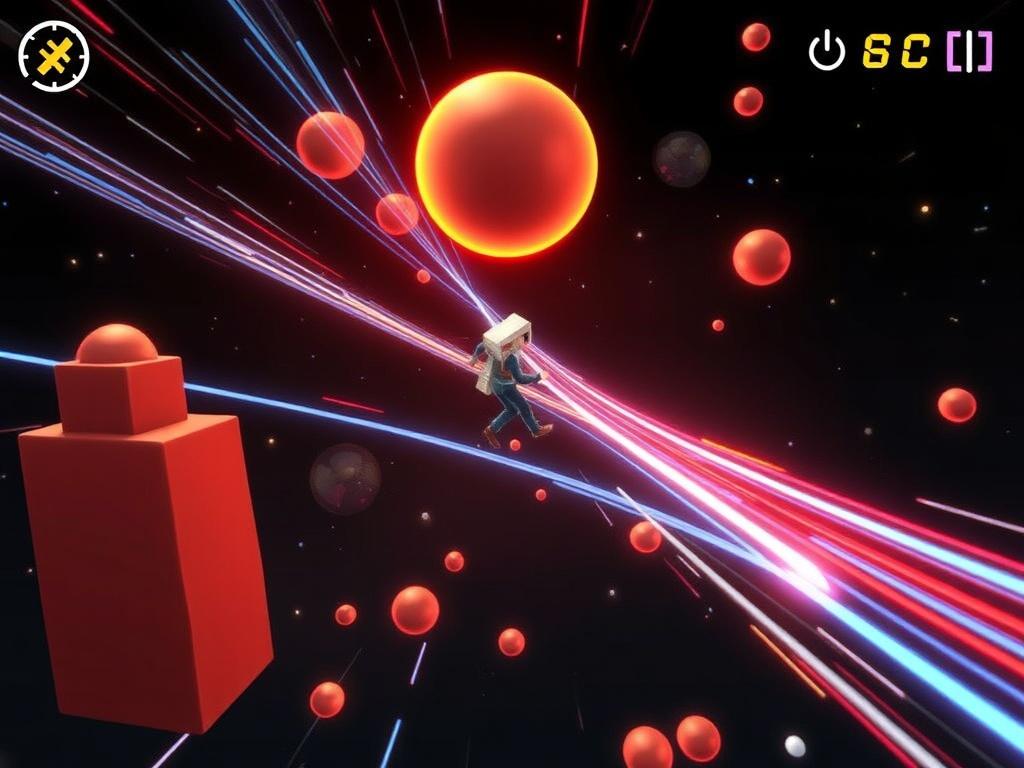Click the pink bracket pause icon

(969, 52)
